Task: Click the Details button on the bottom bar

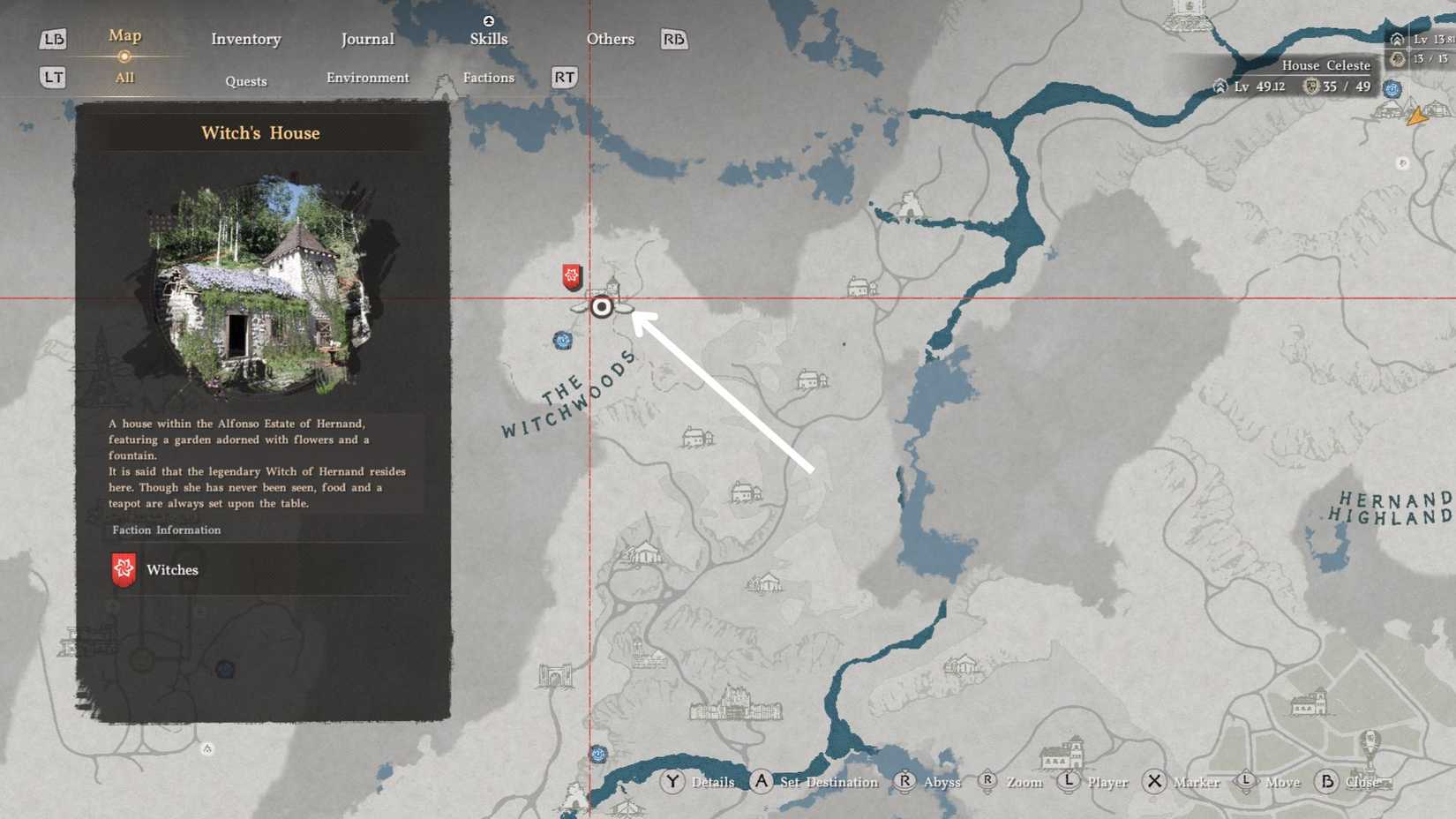Action: point(711,782)
